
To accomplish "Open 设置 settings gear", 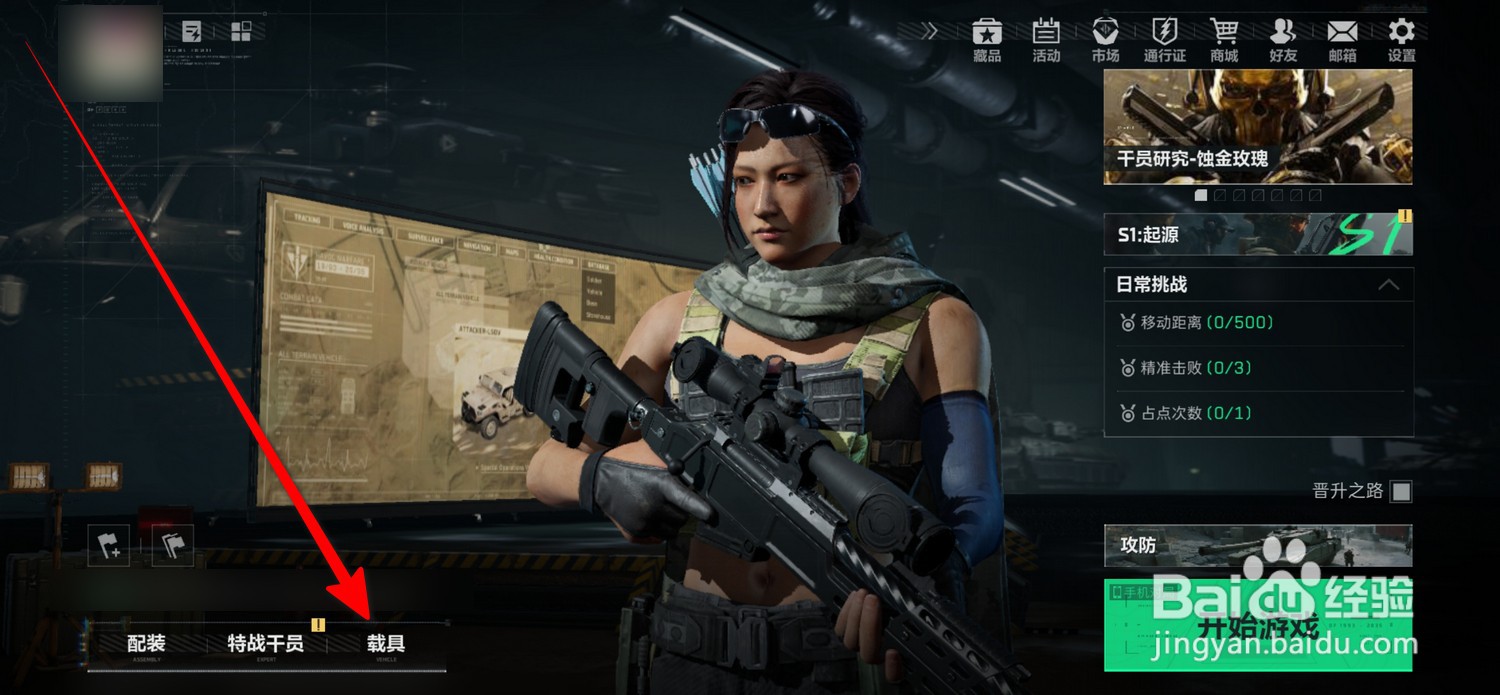I will point(1402,40).
